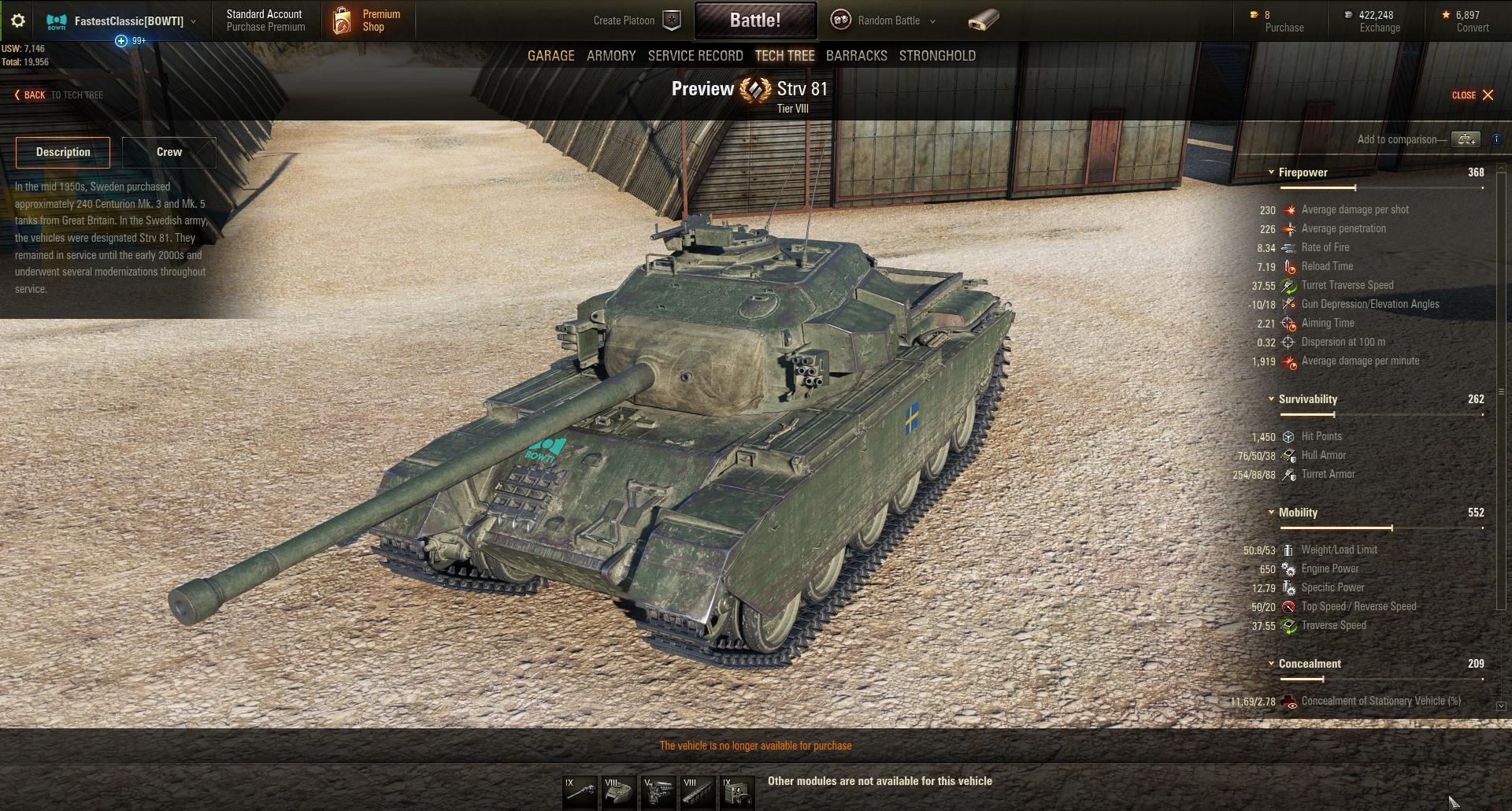
Task: Show the Crew tab
Action: pyautogui.click(x=169, y=152)
